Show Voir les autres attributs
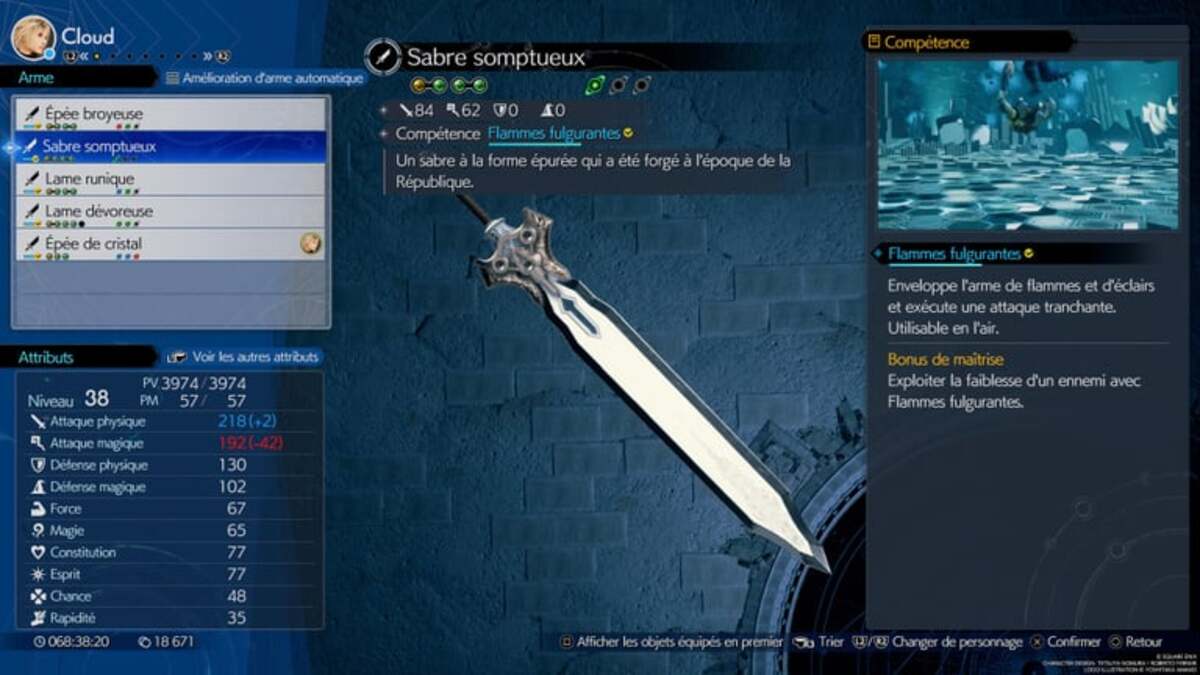 click(245, 356)
